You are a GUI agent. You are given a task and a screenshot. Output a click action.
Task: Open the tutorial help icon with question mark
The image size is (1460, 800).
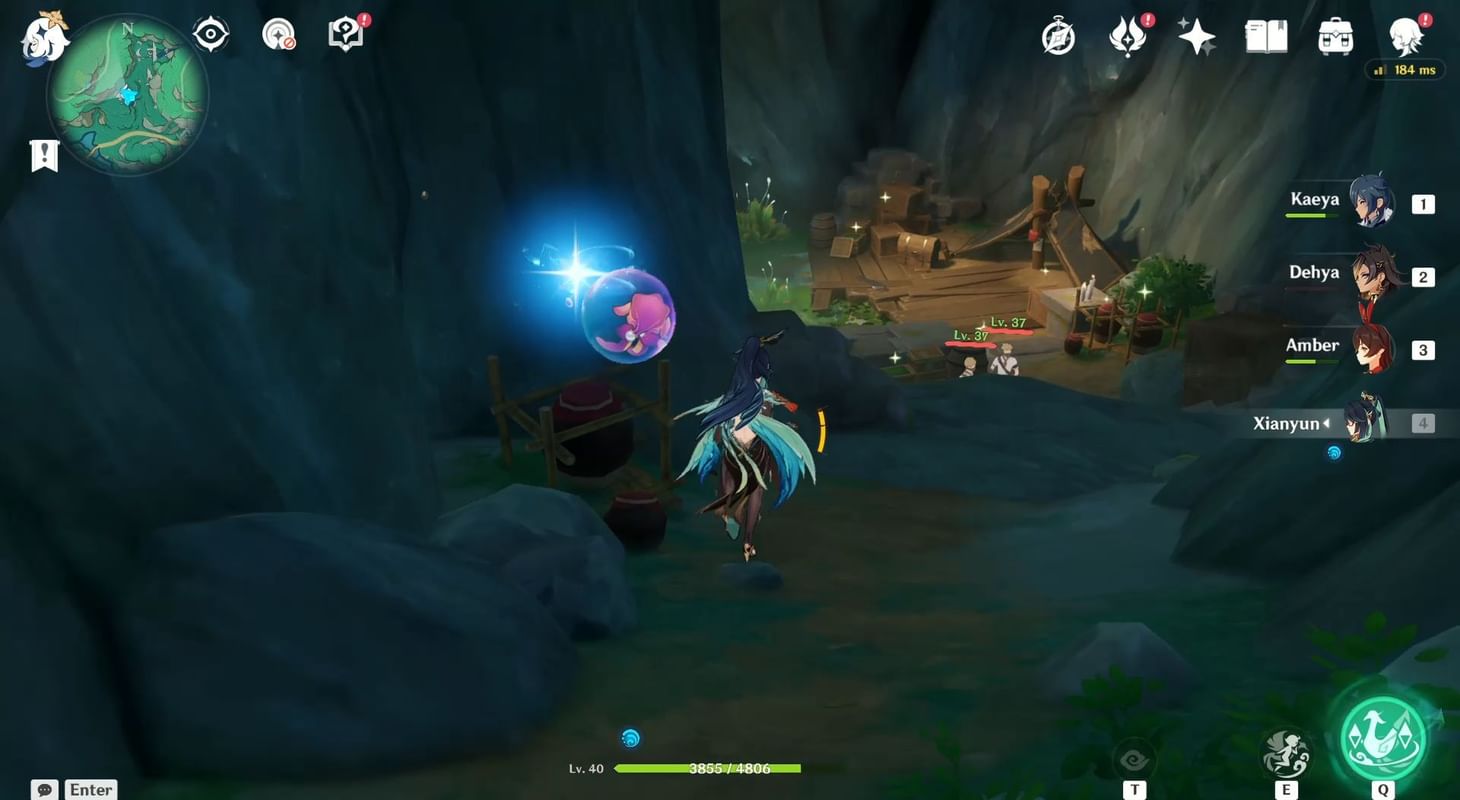click(345, 34)
